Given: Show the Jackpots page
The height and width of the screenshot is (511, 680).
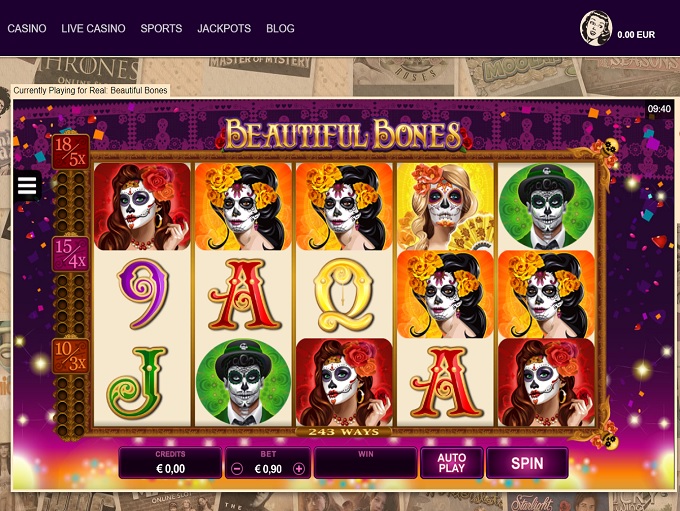Looking at the screenshot, I should (x=224, y=28).
